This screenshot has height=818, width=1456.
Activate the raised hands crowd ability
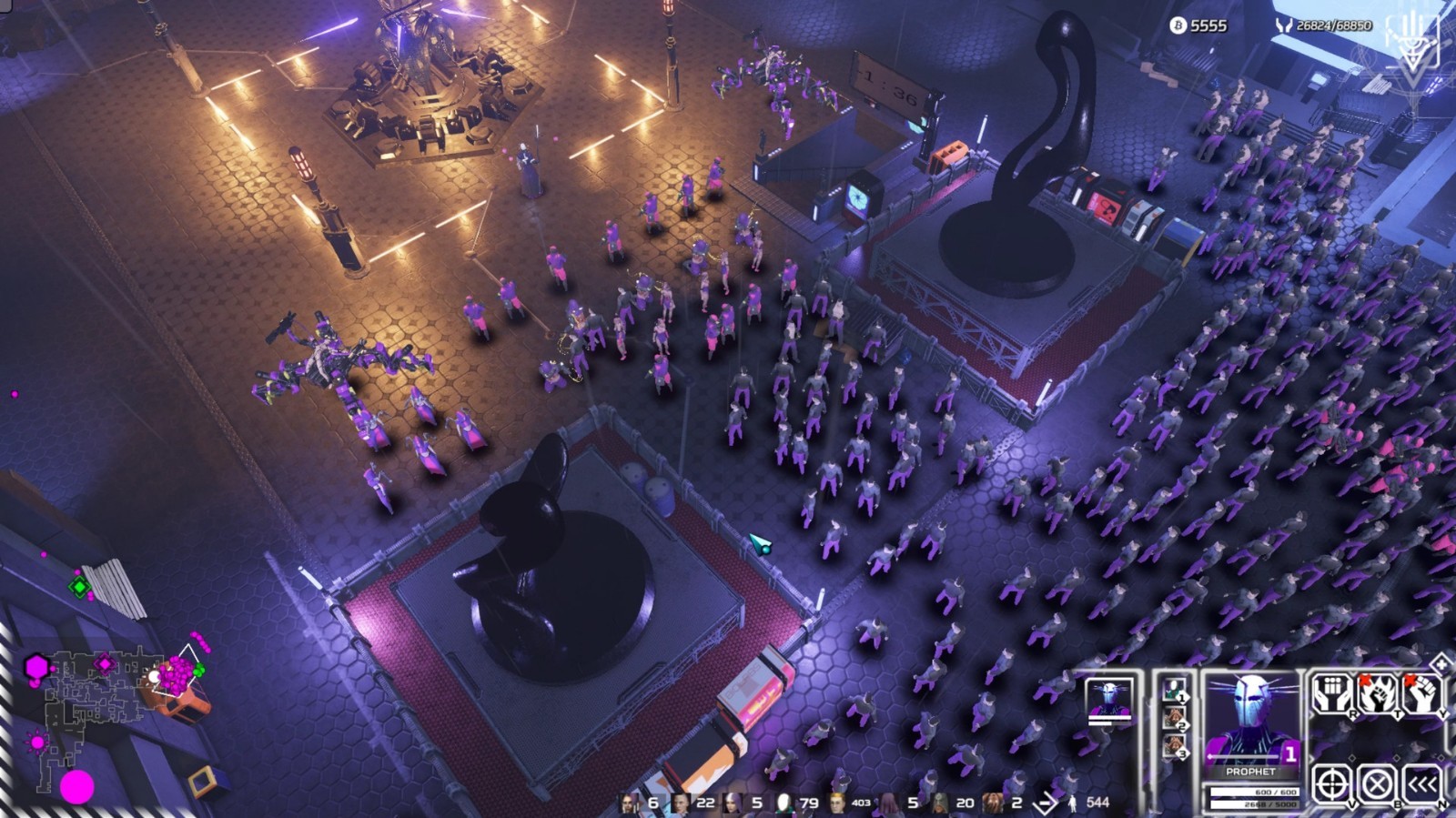1330,695
